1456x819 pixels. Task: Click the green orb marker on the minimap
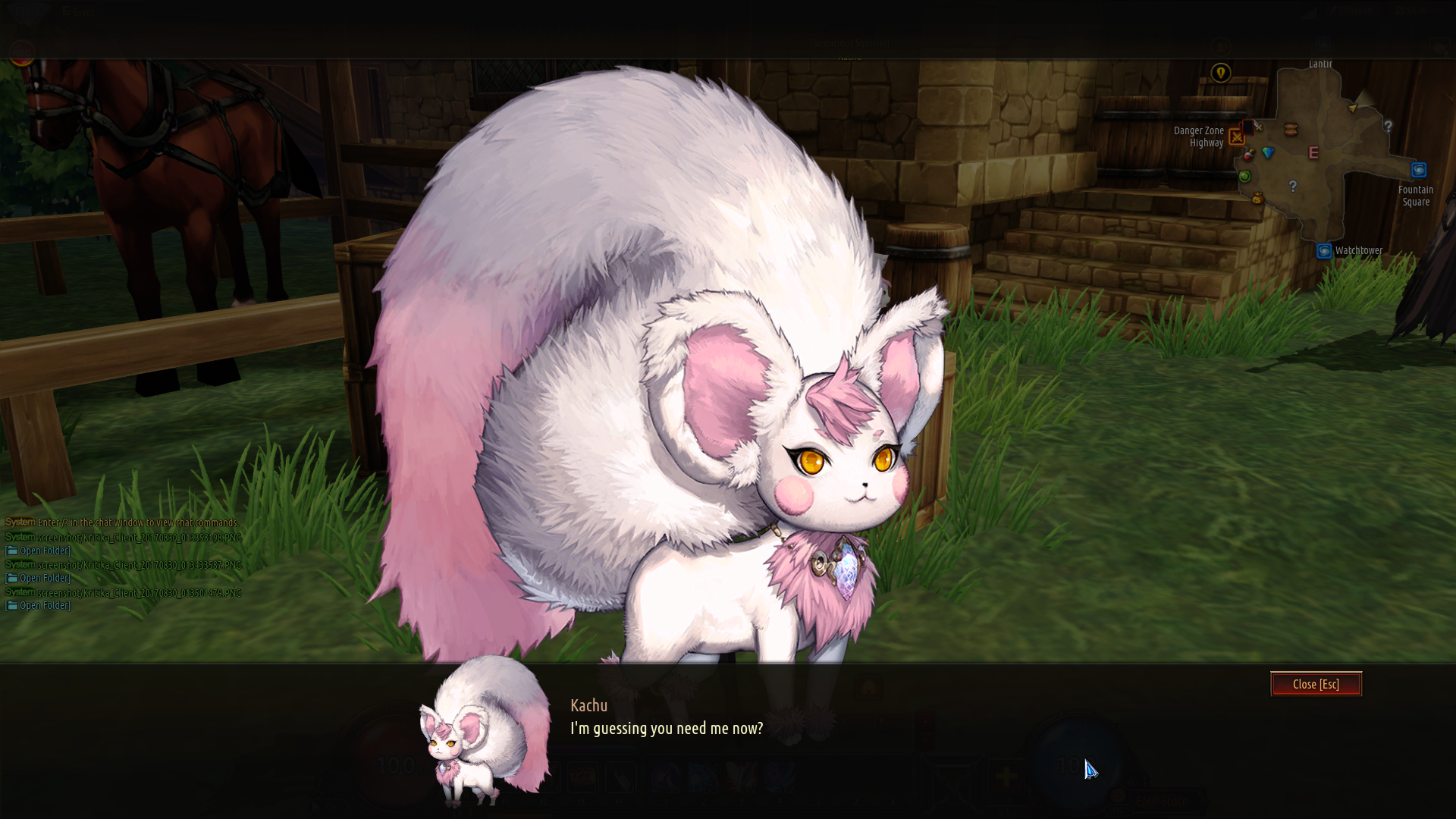(x=1244, y=177)
